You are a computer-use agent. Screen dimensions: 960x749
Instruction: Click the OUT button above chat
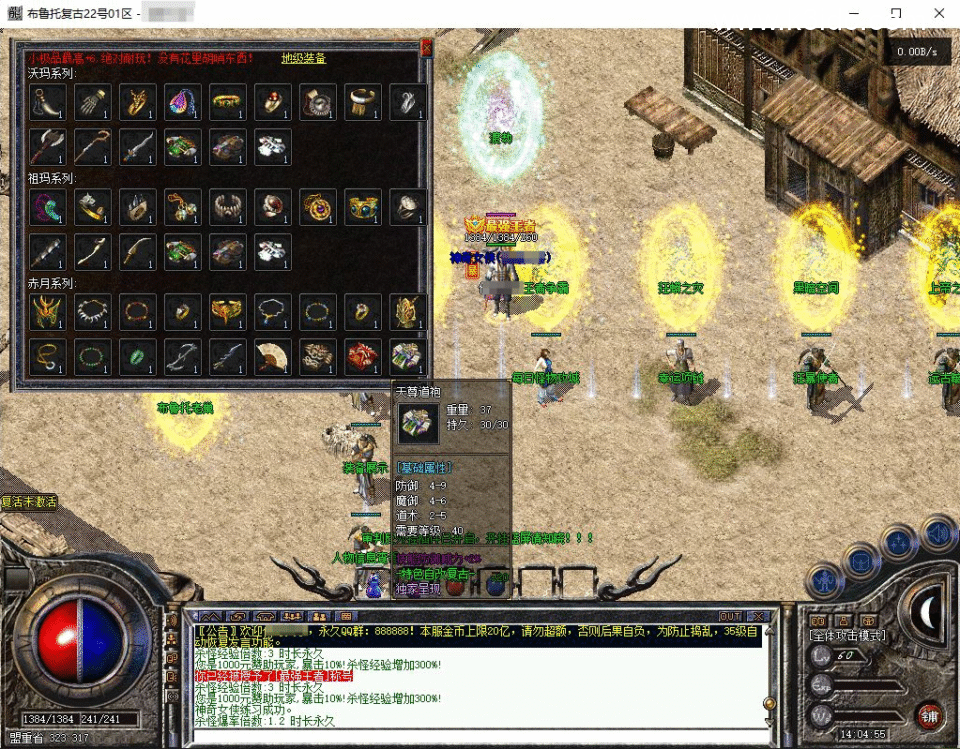(x=731, y=616)
